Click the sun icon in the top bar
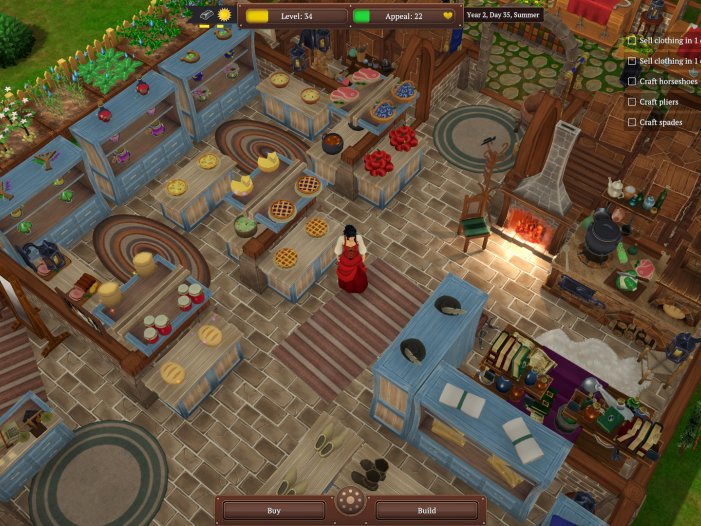Screen dimensions: 701x526 tap(225, 15)
